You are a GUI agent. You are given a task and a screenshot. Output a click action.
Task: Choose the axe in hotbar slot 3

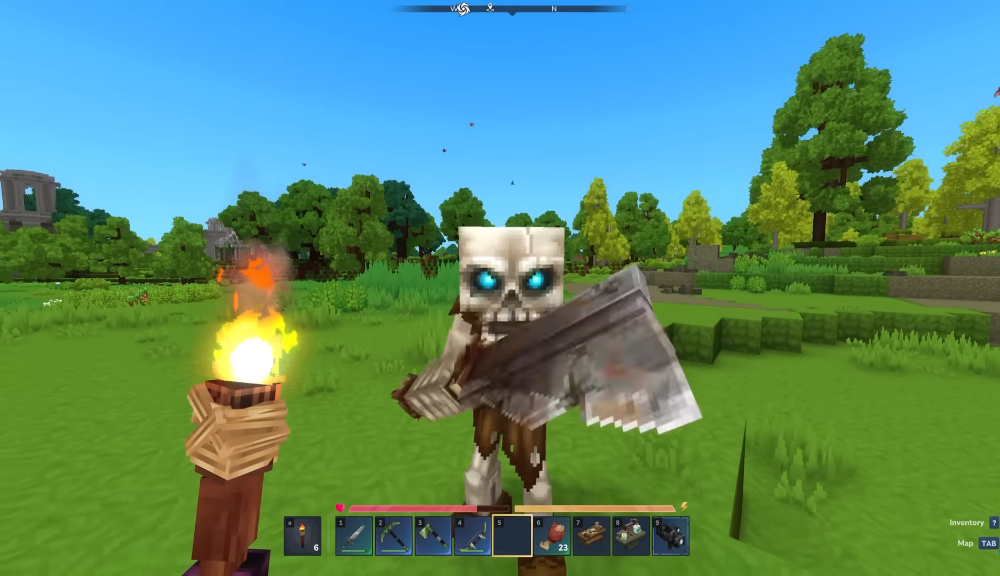coord(433,536)
